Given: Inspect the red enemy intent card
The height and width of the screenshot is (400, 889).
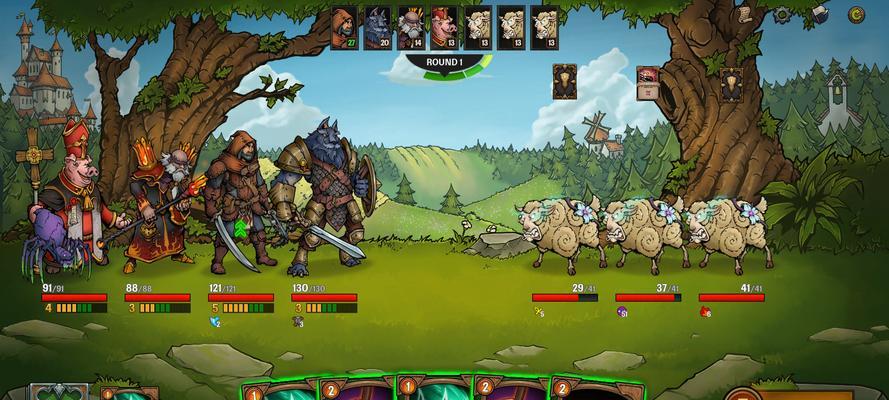Looking at the screenshot, I should pos(647,82).
